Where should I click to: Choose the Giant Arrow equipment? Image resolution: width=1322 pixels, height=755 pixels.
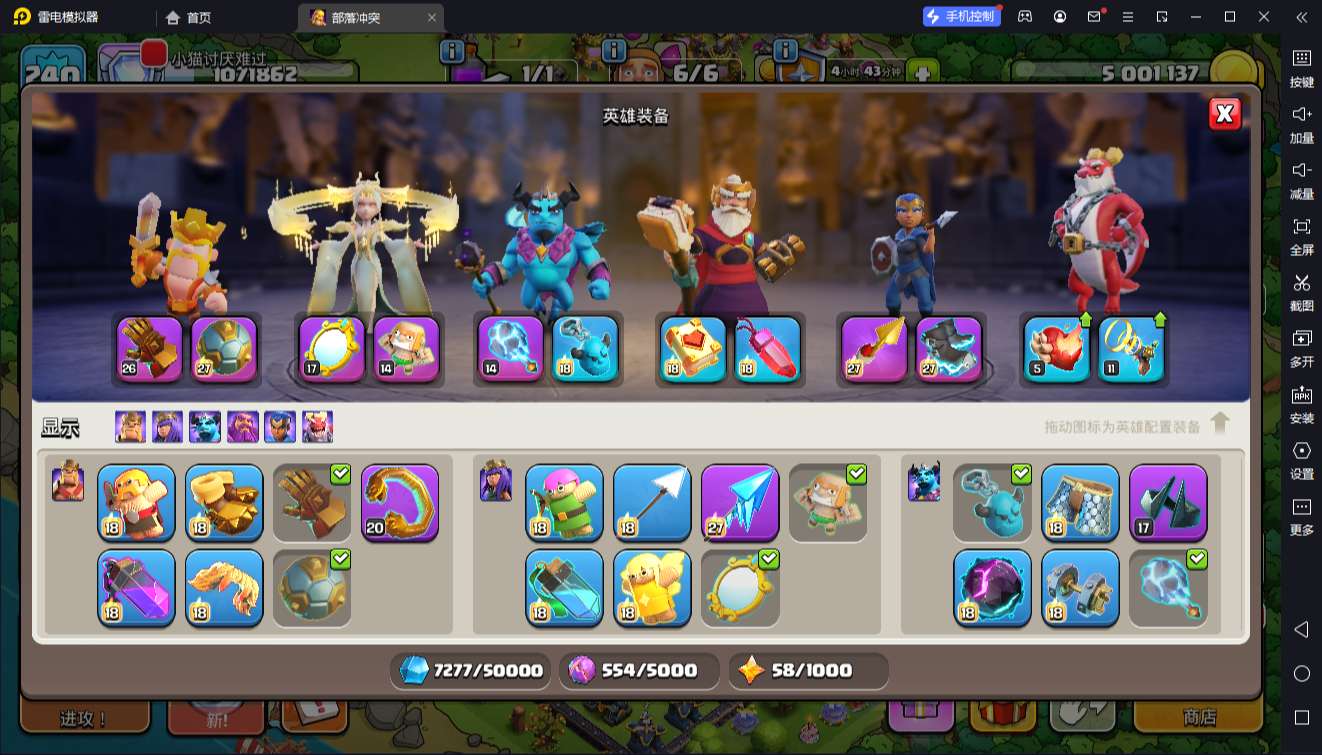[652, 502]
